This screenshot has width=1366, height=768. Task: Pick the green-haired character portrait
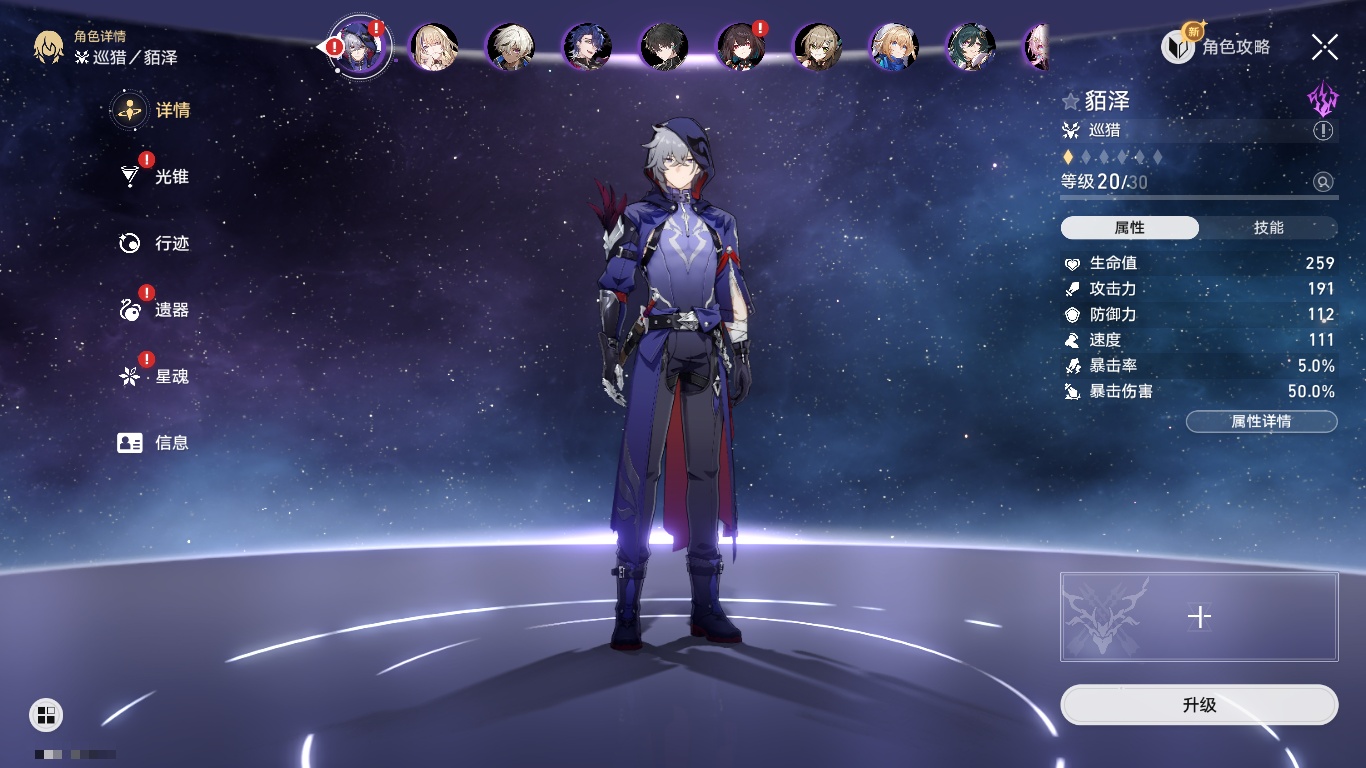(970, 47)
